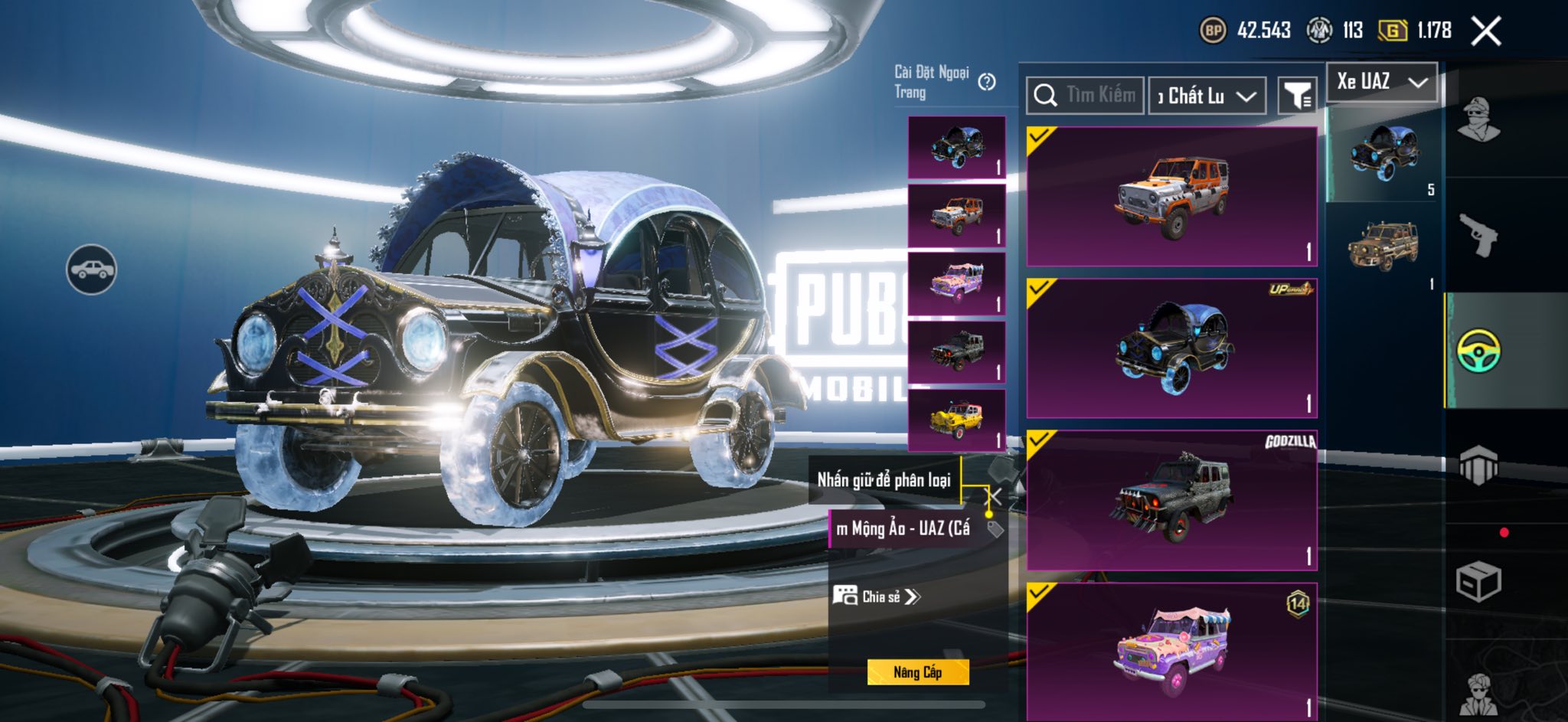Select the orange-white UAZ skin card
1568x722 pixels.
tap(1171, 197)
